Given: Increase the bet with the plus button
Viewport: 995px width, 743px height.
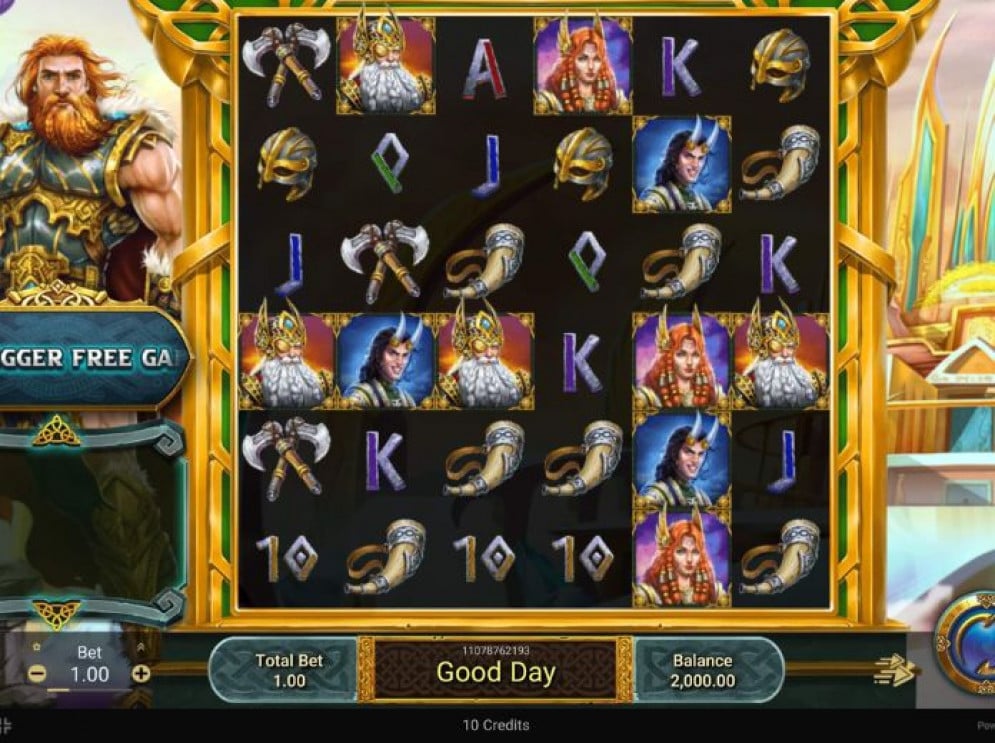Looking at the screenshot, I should tap(141, 673).
